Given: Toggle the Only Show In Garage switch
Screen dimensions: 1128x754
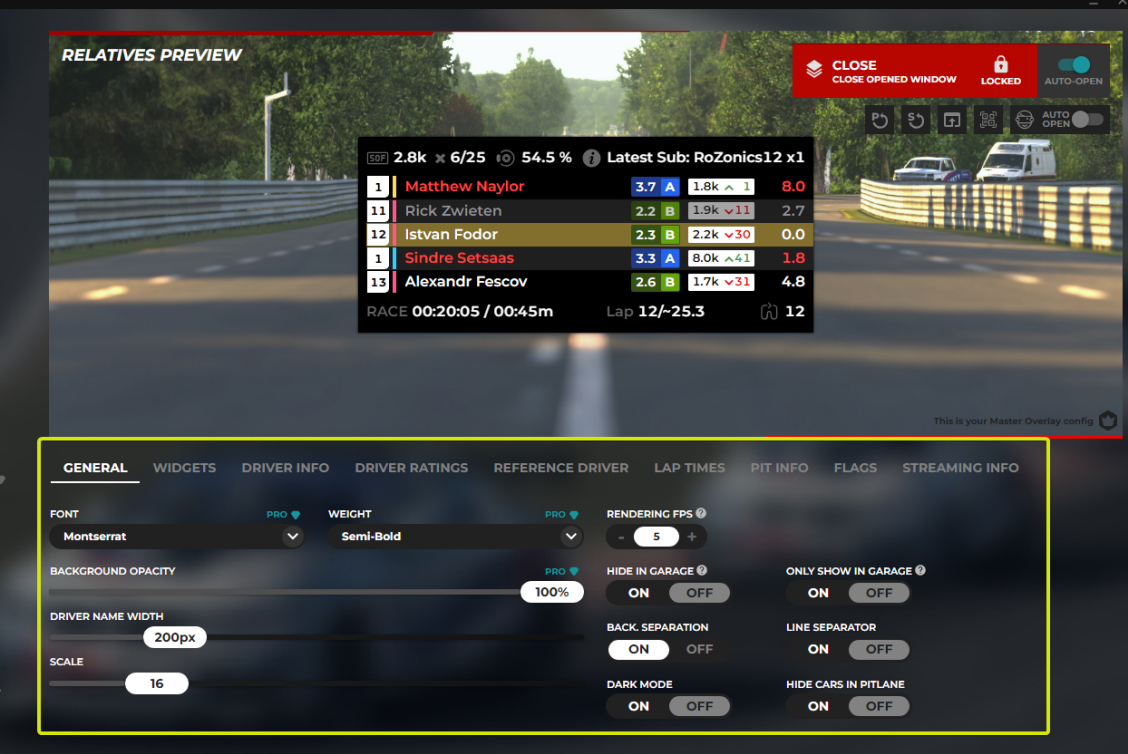Looking at the screenshot, I should pyautogui.click(x=848, y=593).
